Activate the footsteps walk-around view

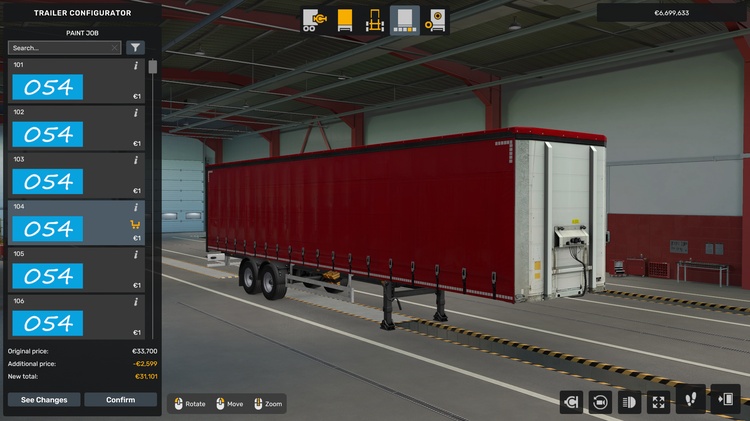click(689, 402)
